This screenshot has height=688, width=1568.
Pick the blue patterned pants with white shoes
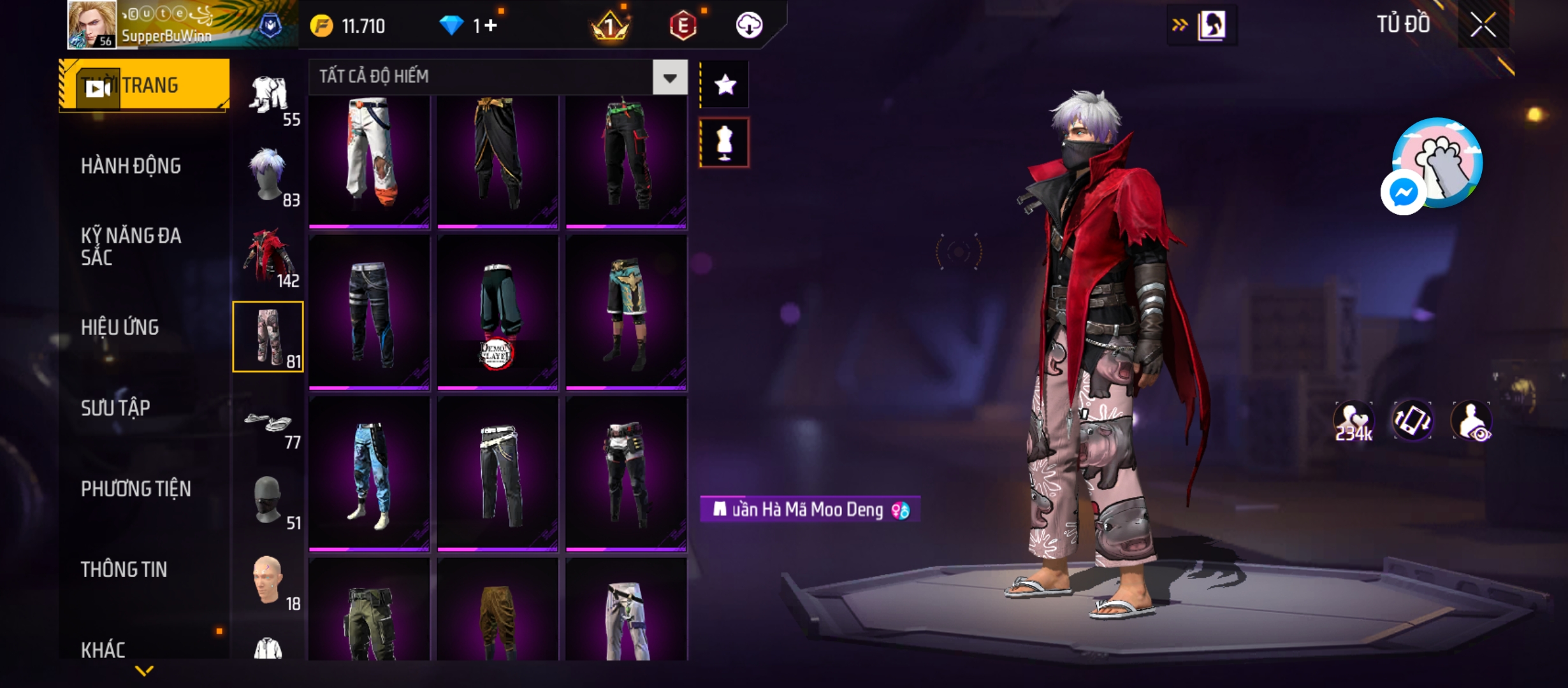[x=369, y=474]
